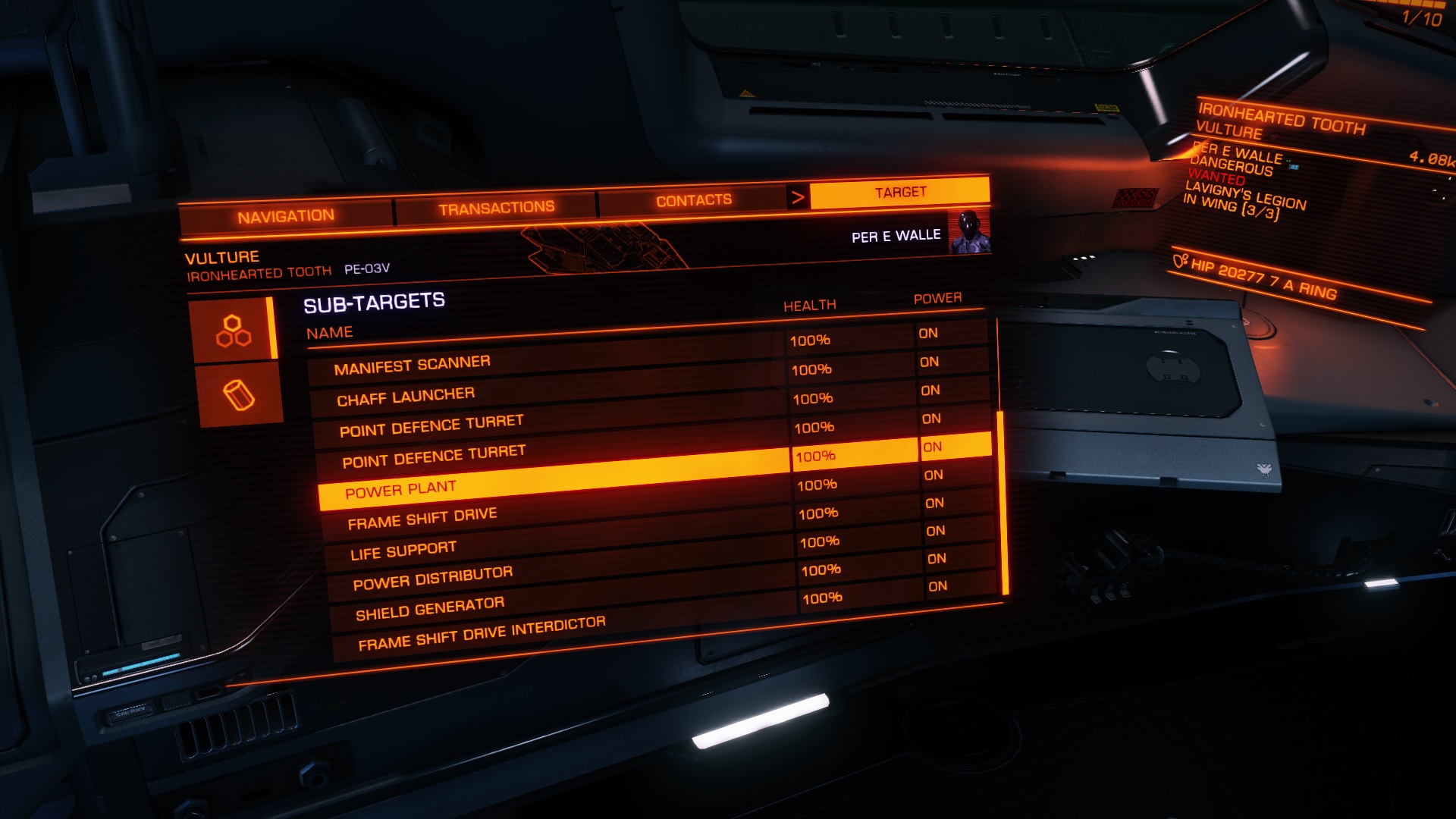1456x819 pixels.
Task: Select Frame Shift Drive Interdictor row
Action: point(482,634)
